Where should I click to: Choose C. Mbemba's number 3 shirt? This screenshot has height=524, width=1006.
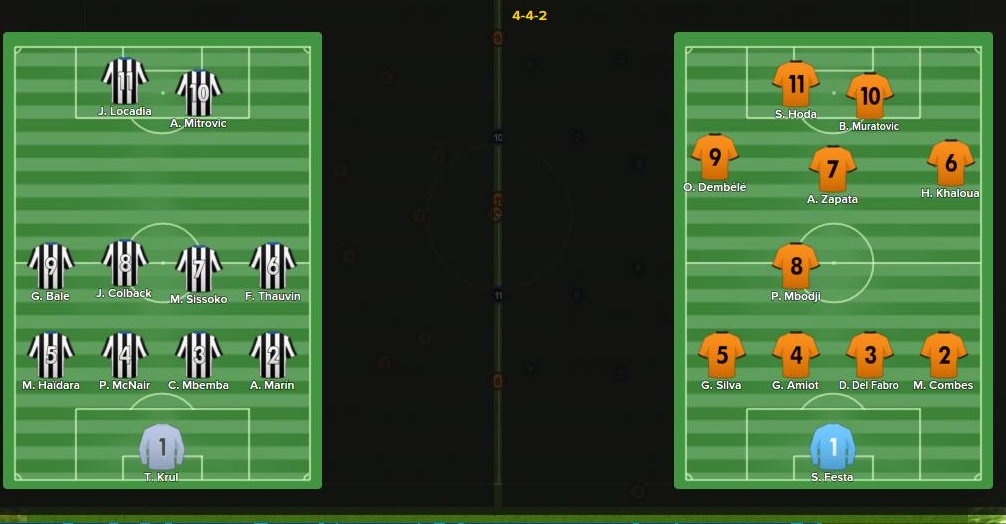click(198, 356)
